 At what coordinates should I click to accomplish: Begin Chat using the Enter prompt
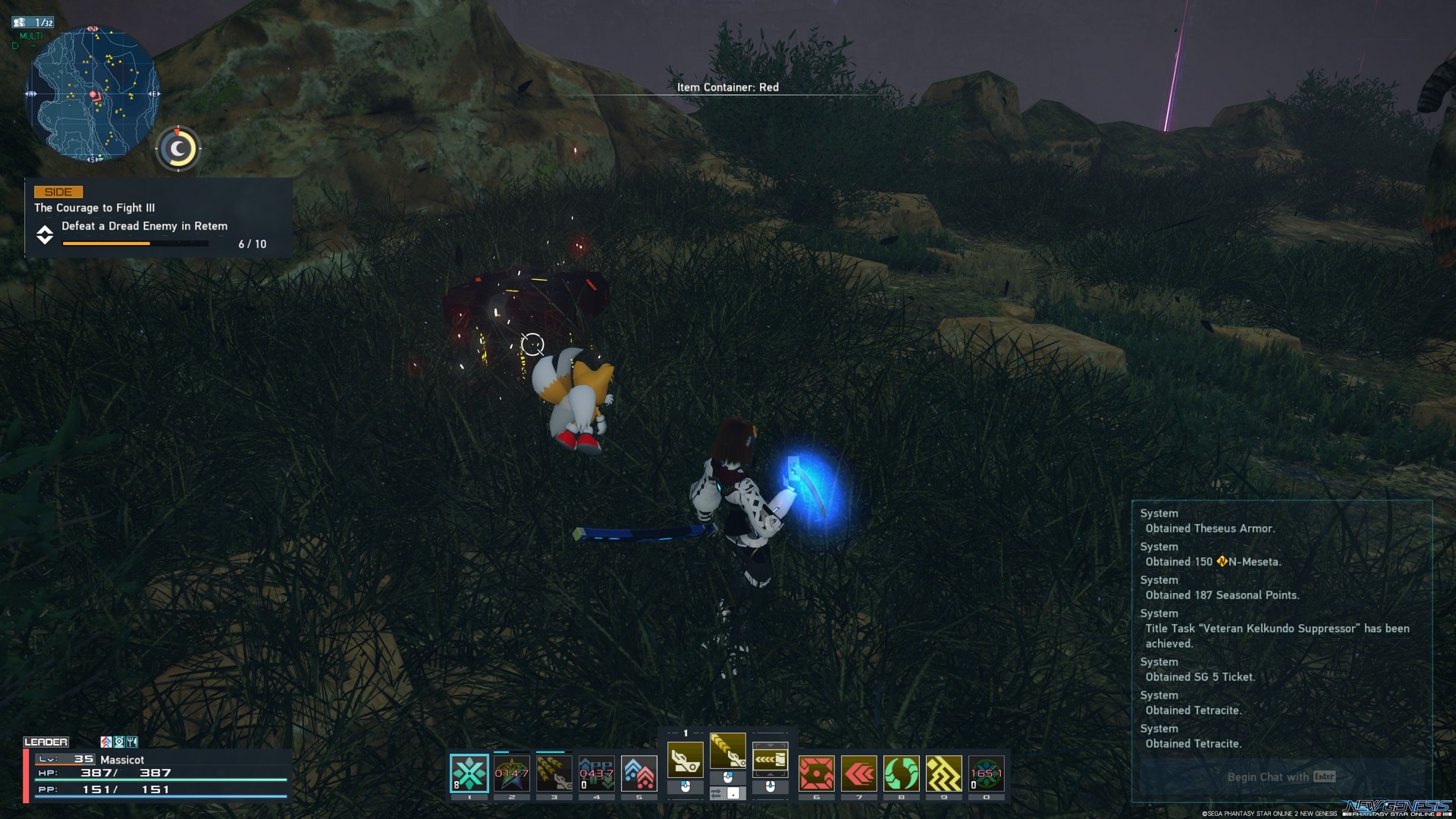[1280, 777]
